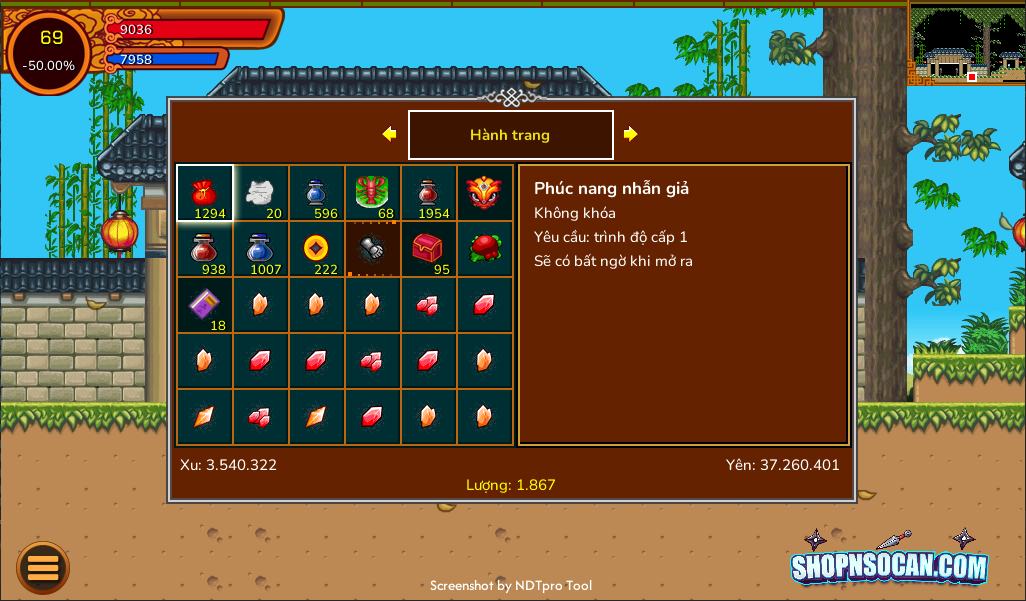This screenshot has width=1026, height=601.
Task: Click the gold coin item slot
Action: click(317, 249)
